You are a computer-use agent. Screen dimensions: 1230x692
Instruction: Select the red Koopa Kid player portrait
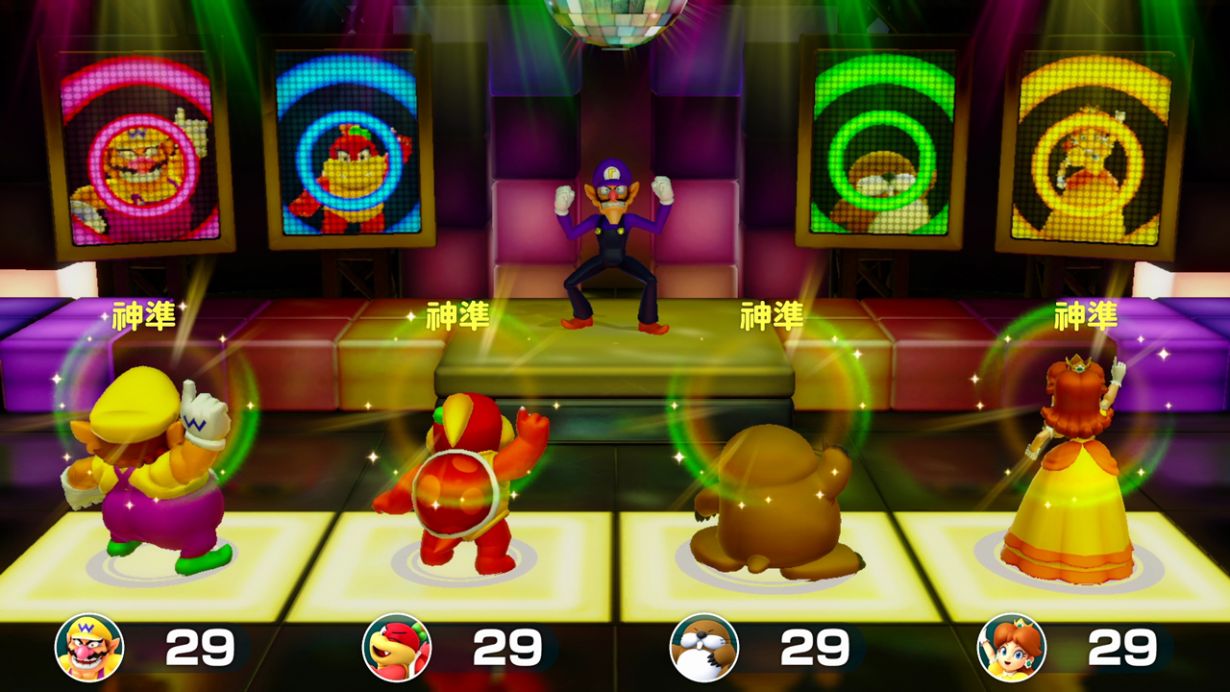[x=396, y=647]
